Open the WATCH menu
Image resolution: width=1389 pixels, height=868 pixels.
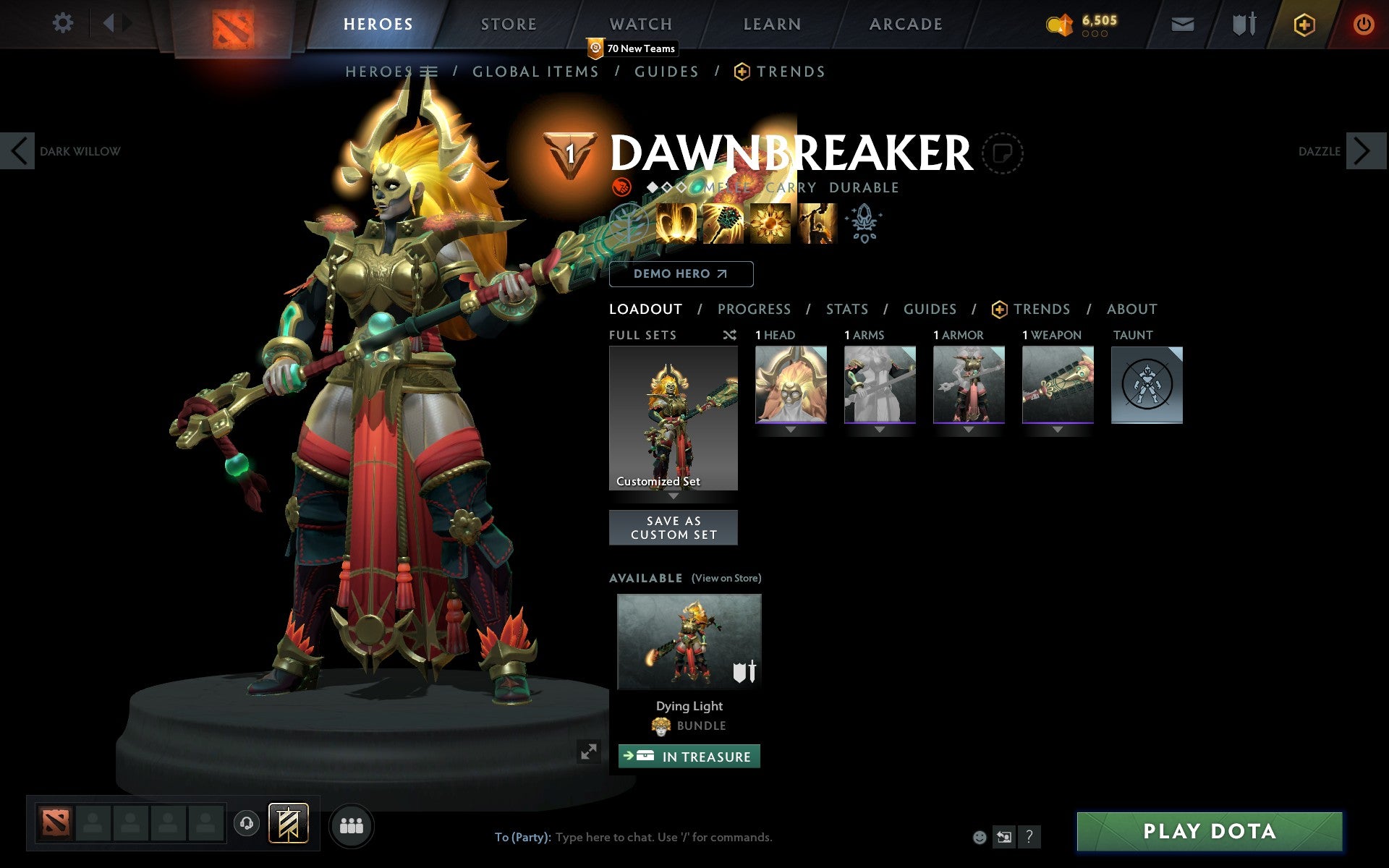(x=640, y=23)
